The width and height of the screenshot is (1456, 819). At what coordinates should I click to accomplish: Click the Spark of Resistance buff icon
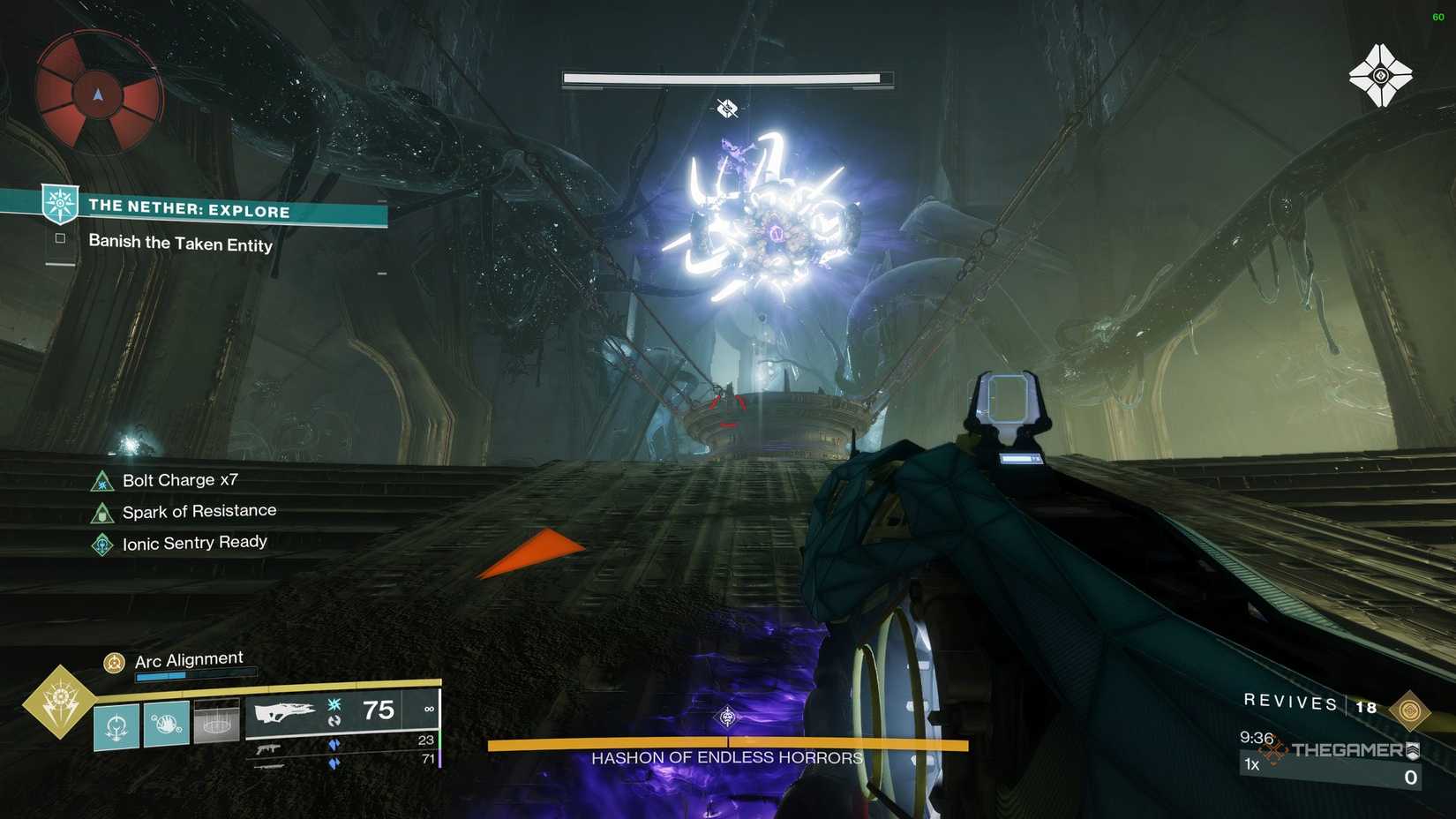tap(101, 511)
